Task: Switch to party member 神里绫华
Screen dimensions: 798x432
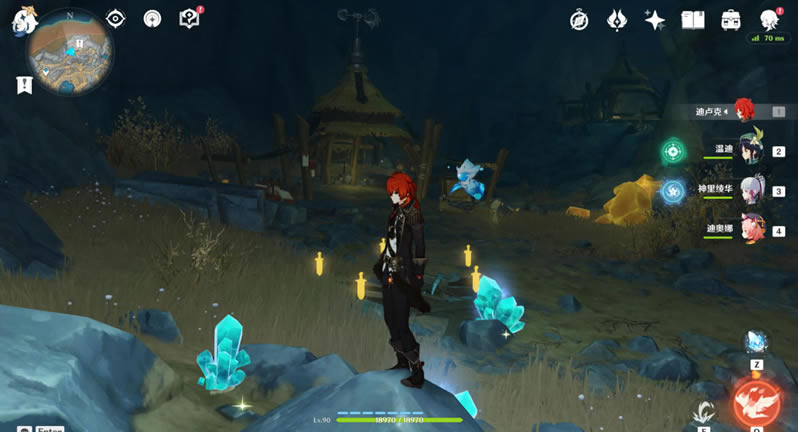Action: pyautogui.click(x=750, y=190)
